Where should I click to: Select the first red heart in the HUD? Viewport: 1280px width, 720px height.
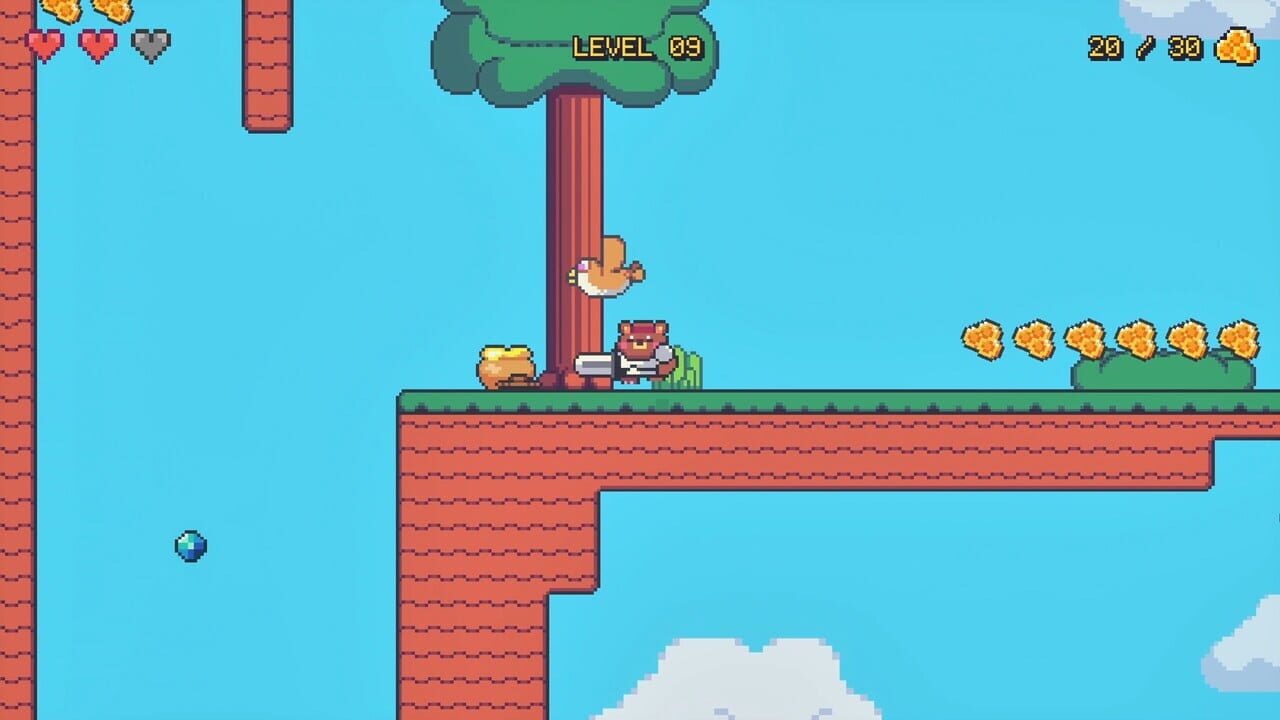pyautogui.click(x=43, y=45)
